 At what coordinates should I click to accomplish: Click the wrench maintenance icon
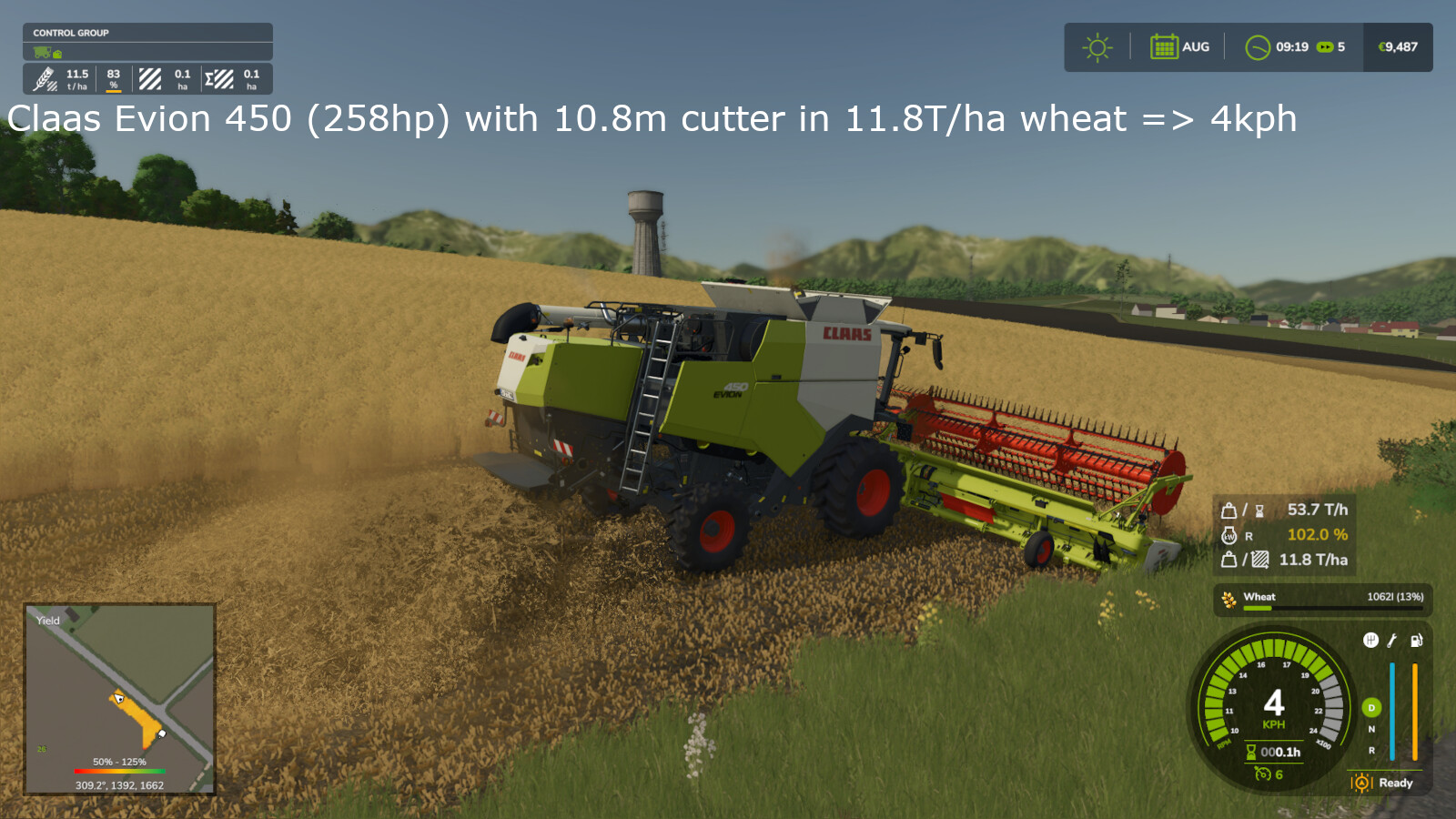[1390, 641]
